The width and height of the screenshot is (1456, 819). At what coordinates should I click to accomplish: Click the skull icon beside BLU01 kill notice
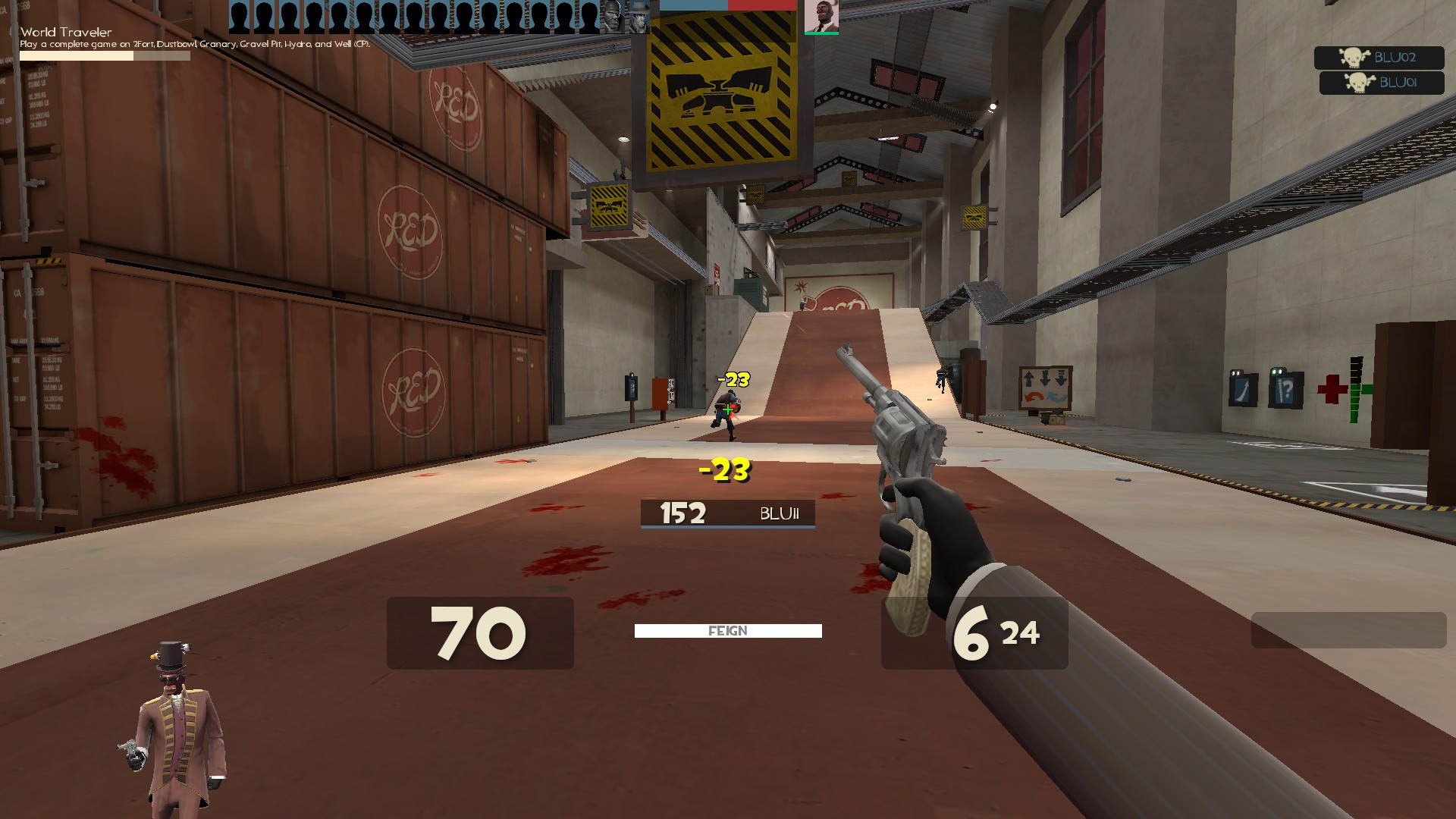1357,83
